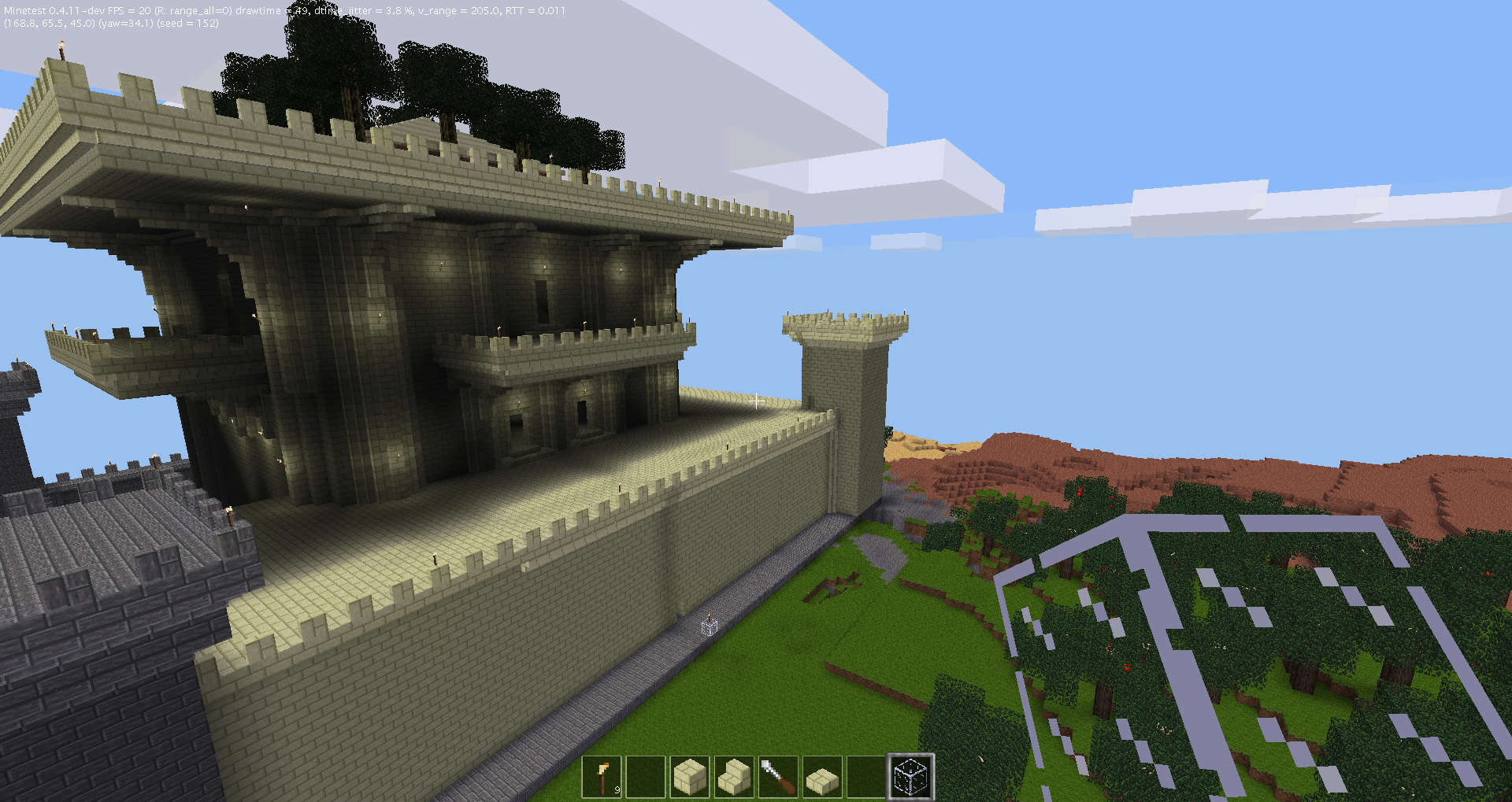Click the crosshair at screen center

point(755,401)
